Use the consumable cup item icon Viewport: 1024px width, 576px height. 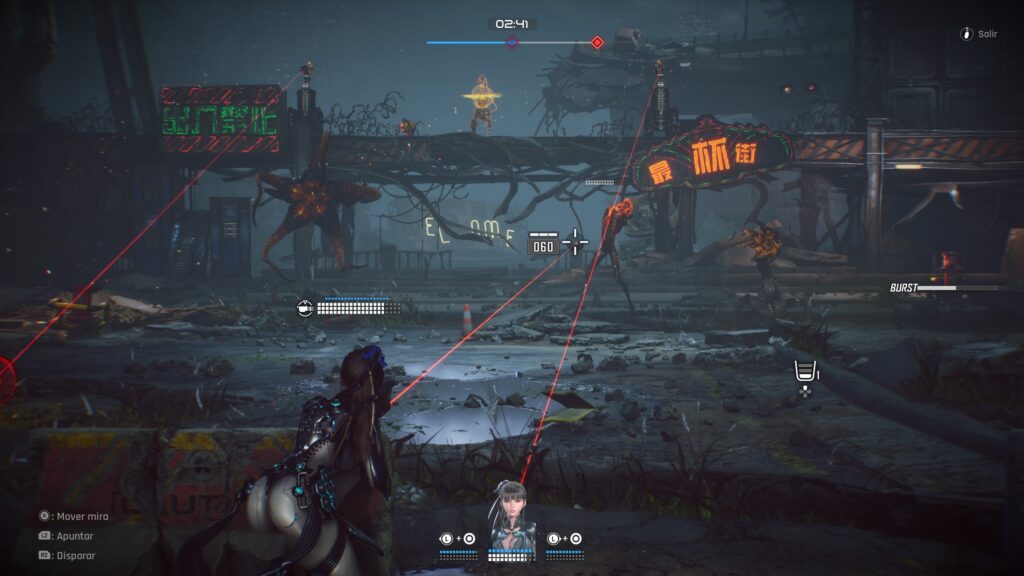[803, 372]
